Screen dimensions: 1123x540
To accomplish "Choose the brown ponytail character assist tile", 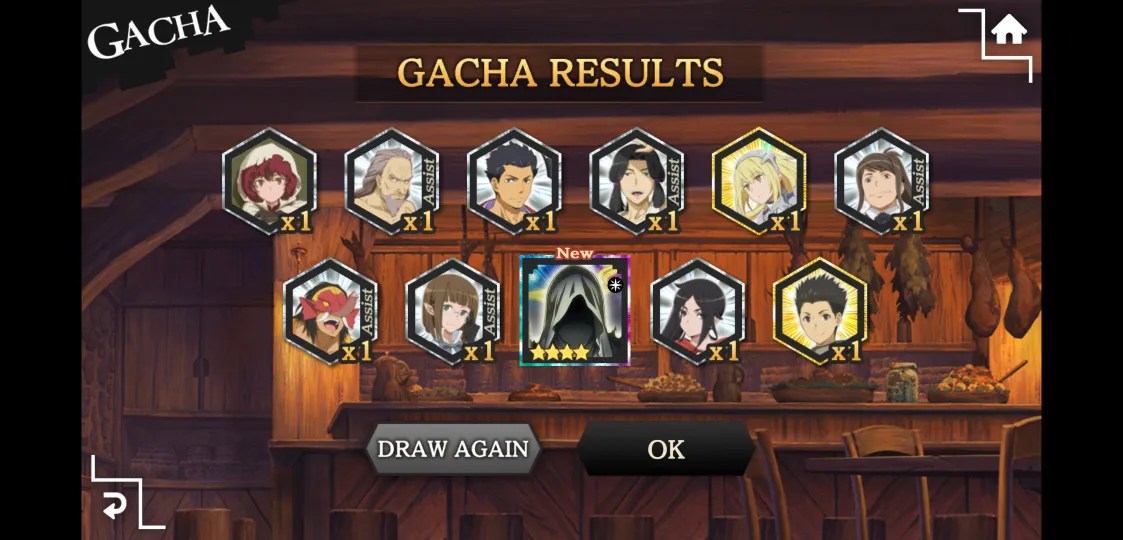I will (x=881, y=181).
